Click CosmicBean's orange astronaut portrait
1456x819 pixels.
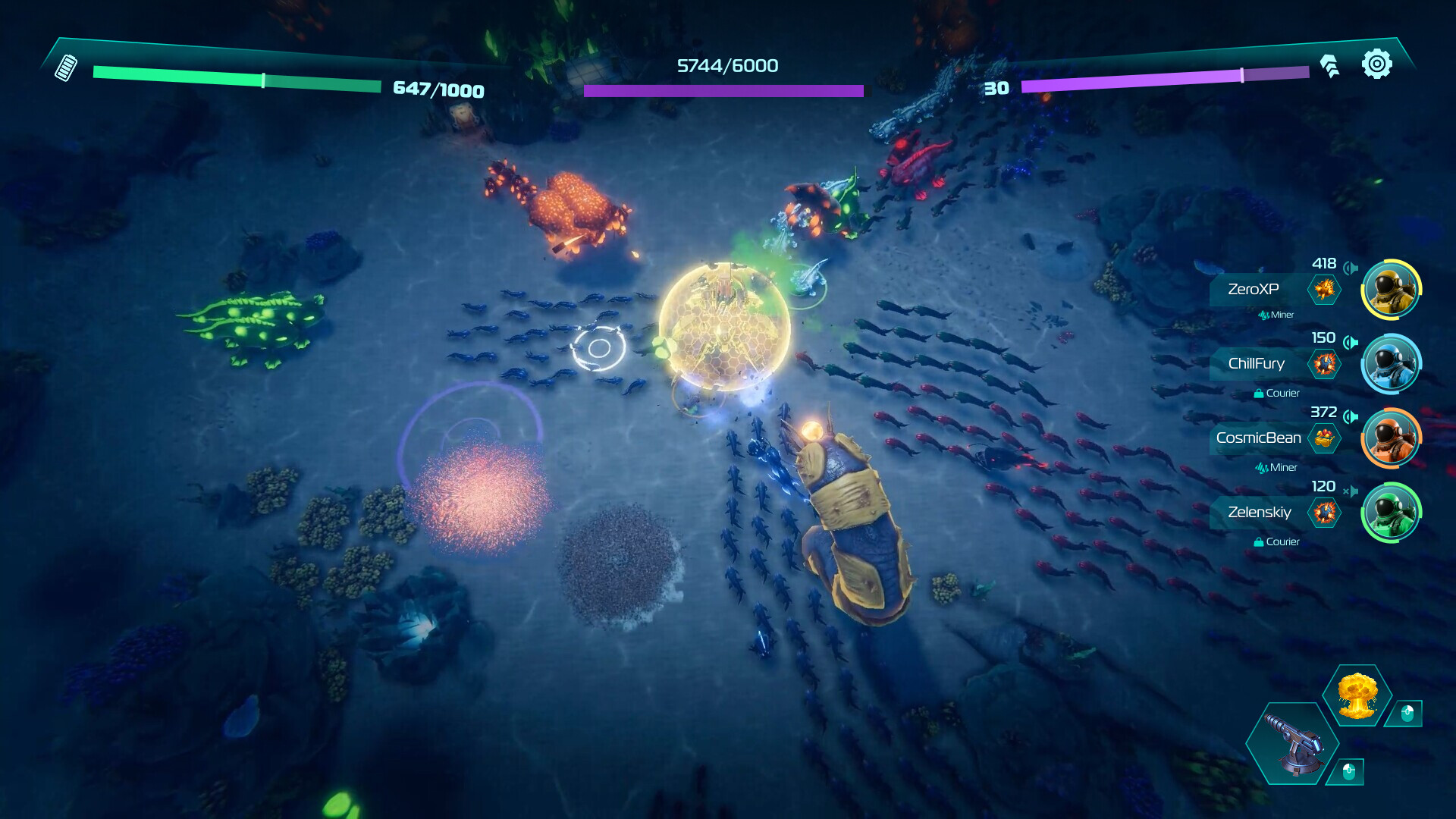(x=1391, y=438)
